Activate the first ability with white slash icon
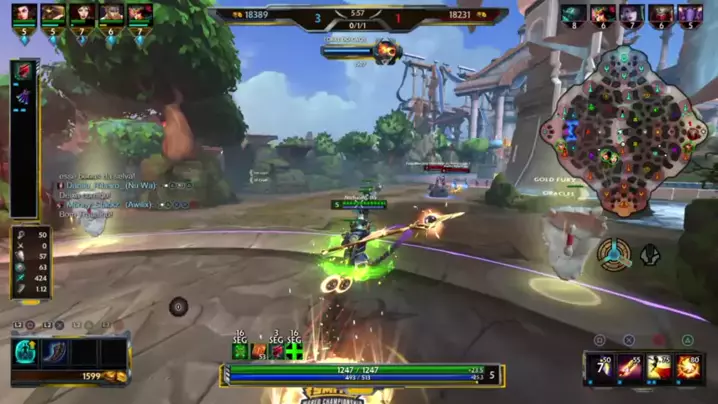The image size is (718, 404). (x=600, y=367)
